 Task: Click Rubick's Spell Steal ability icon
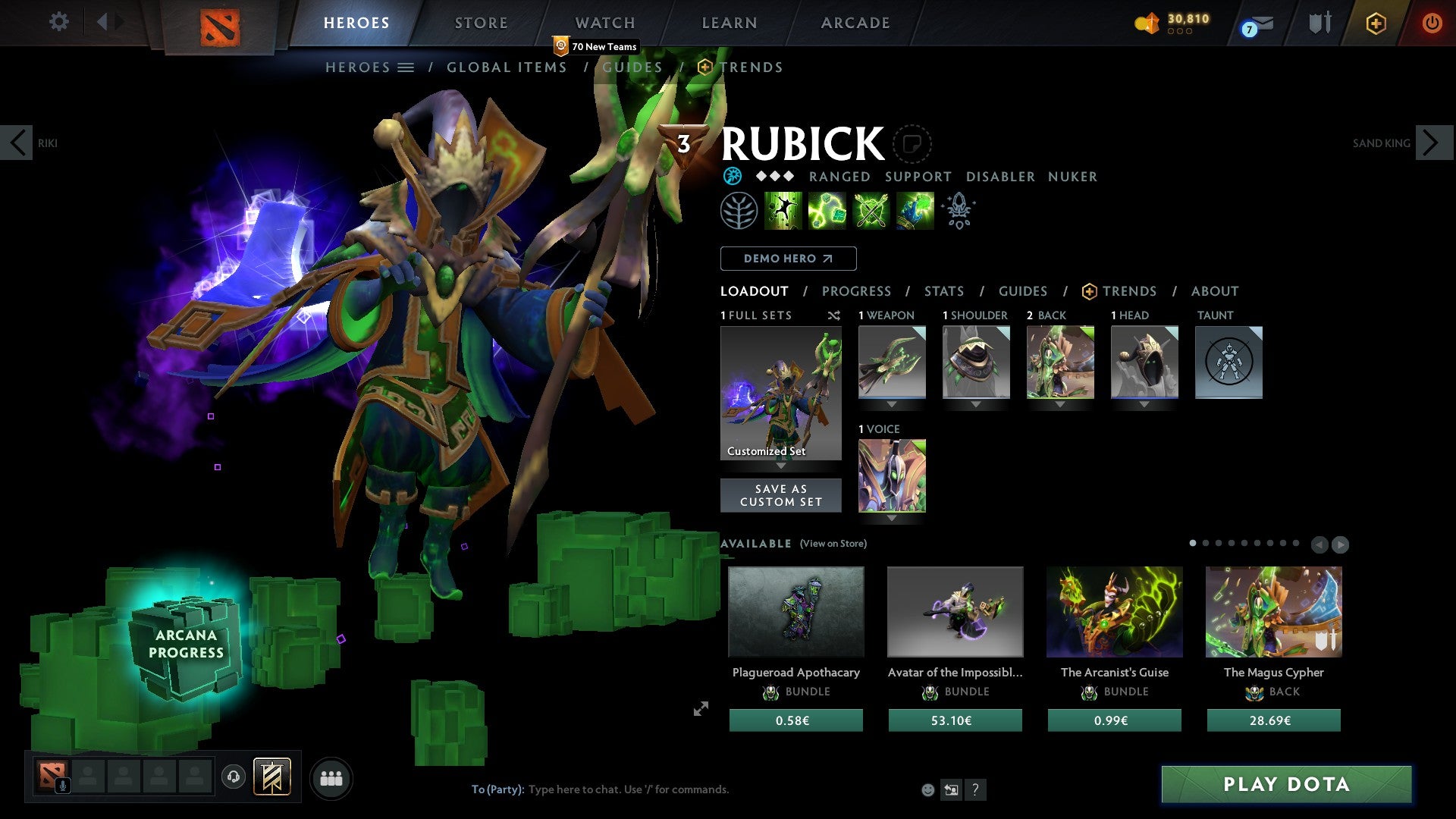(x=915, y=211)
